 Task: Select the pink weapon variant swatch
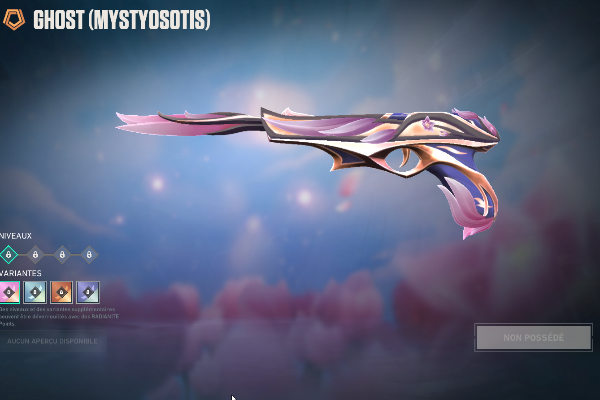pyautogui.click(x=9, y=292)
